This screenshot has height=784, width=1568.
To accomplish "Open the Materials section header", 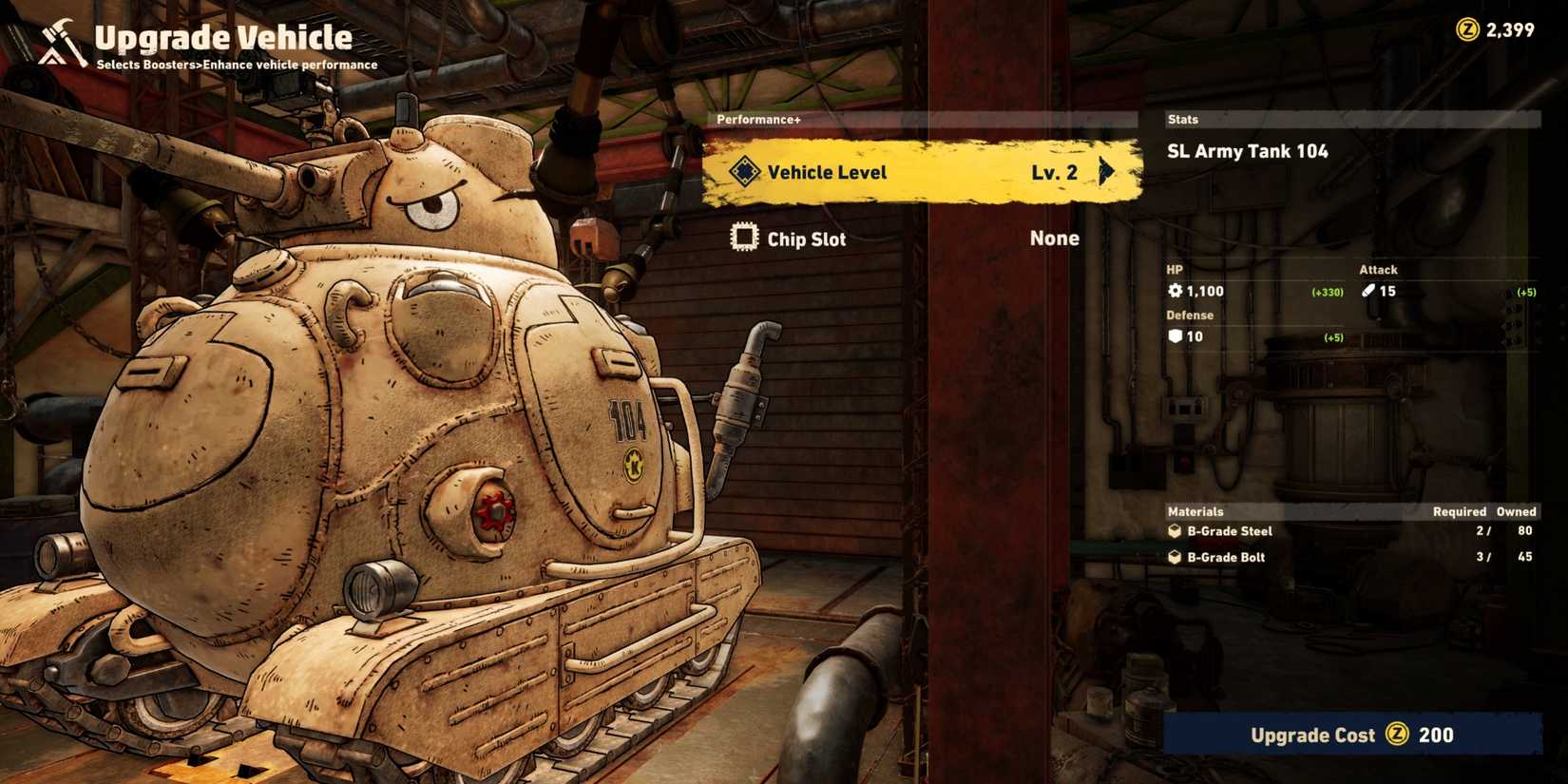I will [1195, 510].
